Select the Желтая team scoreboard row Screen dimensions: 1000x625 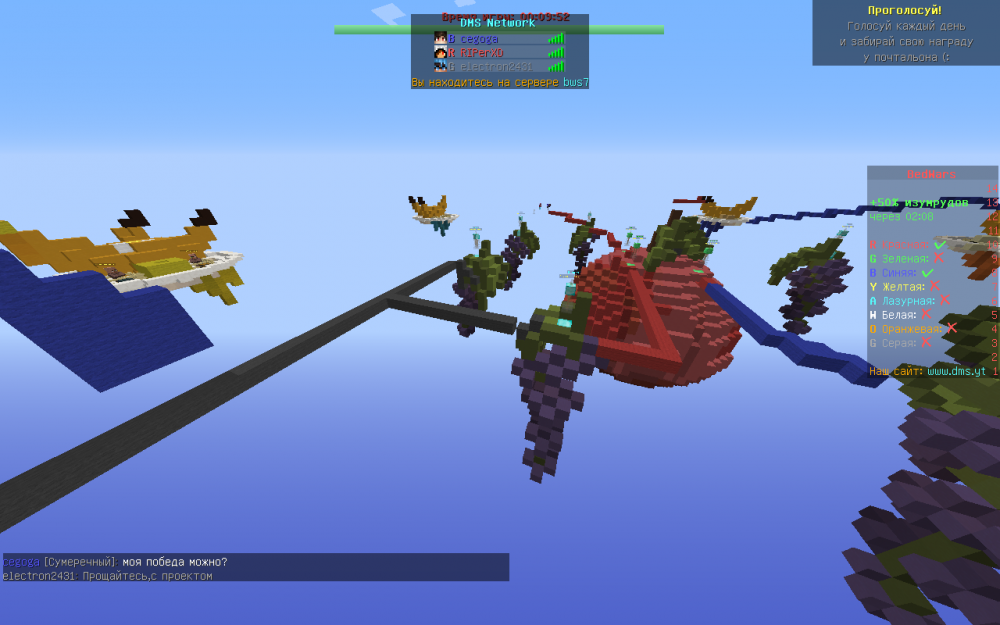pyautogui.click(x=906, y=286)
